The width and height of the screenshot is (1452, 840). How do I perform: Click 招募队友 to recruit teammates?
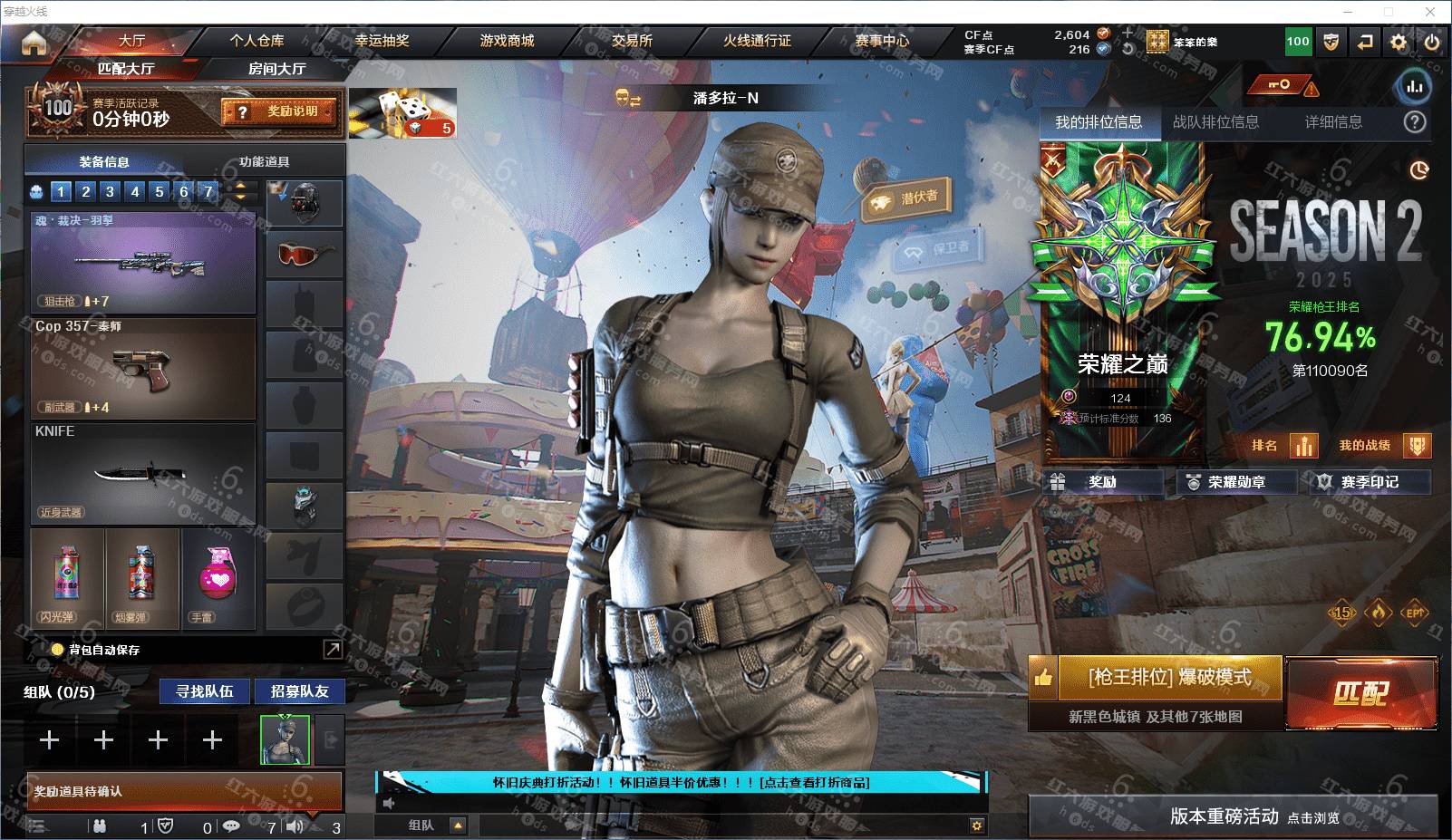299,691
